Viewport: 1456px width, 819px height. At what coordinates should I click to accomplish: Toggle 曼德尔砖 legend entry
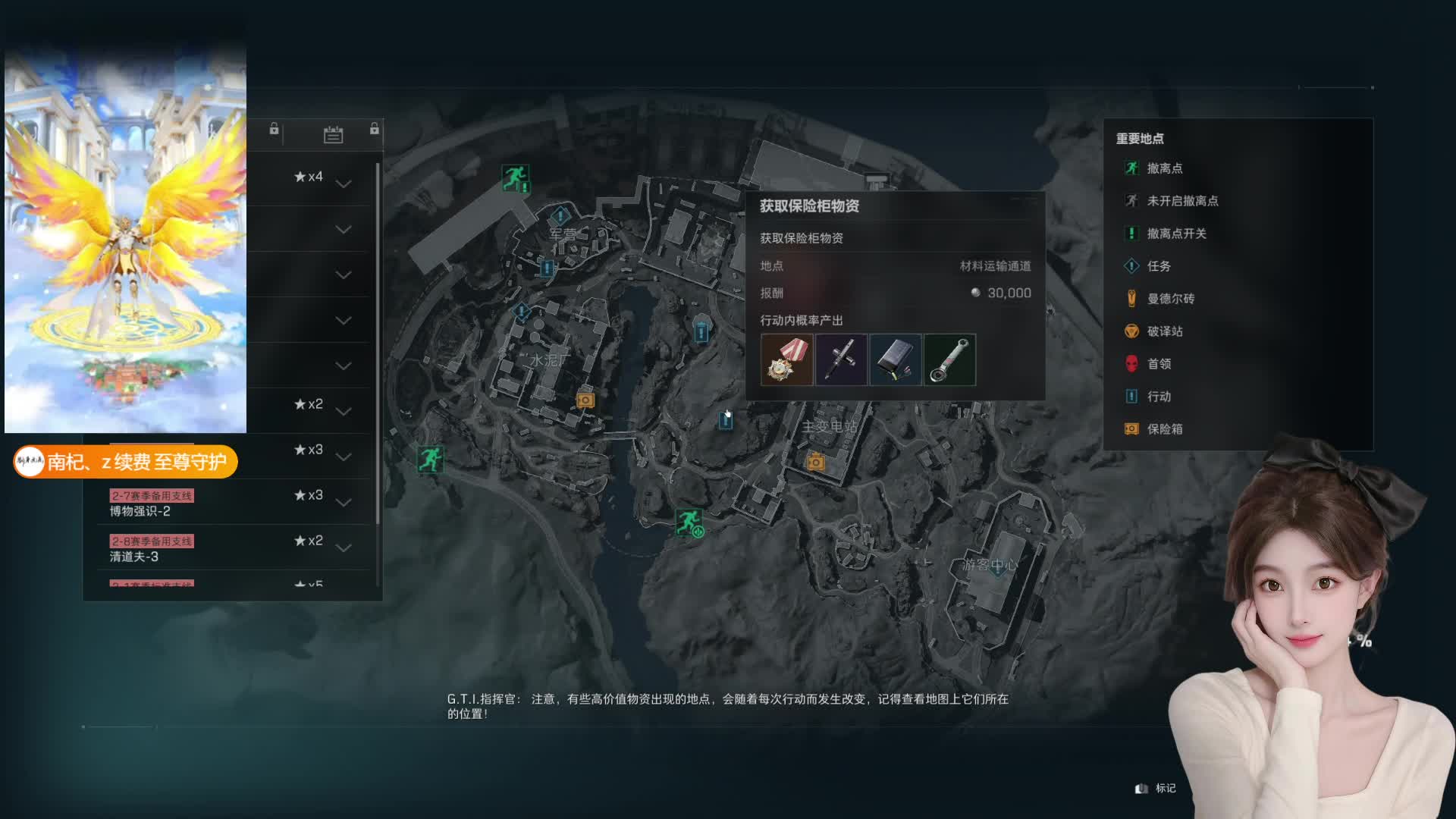1169,299
